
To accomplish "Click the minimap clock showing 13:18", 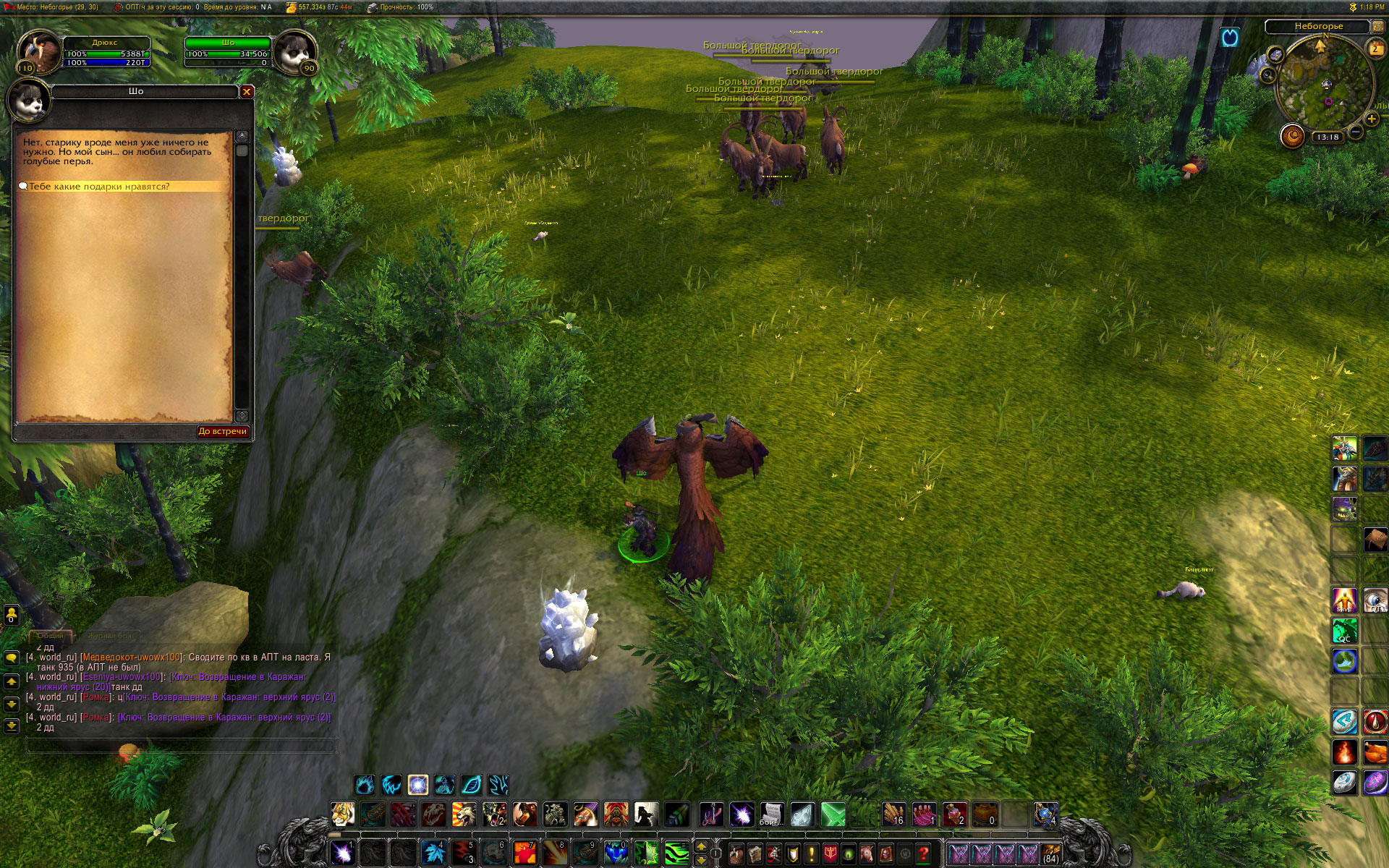I will pyautogui.click(x=1328, y=137).
